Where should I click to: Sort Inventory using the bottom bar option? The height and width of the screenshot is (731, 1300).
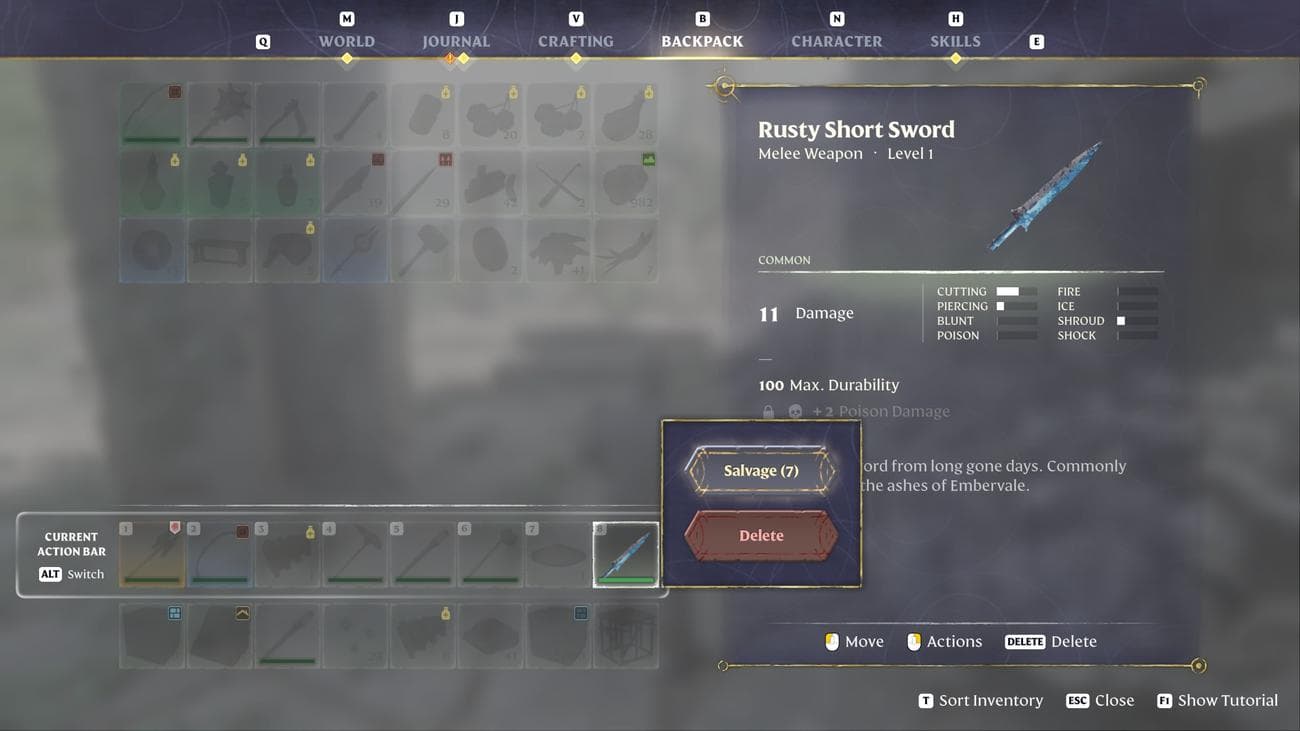[x=980, y=700]
